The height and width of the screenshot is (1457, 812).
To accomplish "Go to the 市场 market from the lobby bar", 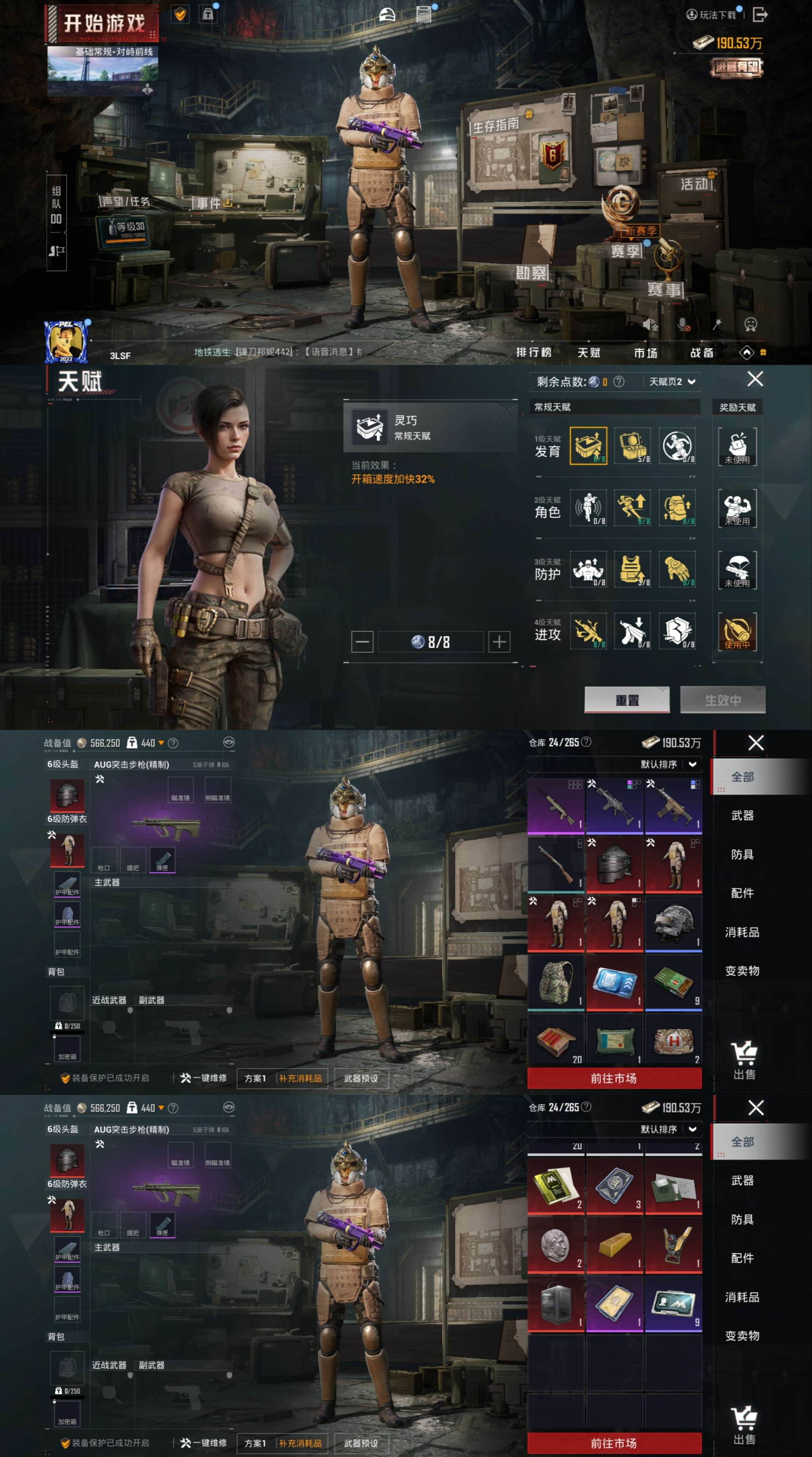I will [x=645, y=353].
